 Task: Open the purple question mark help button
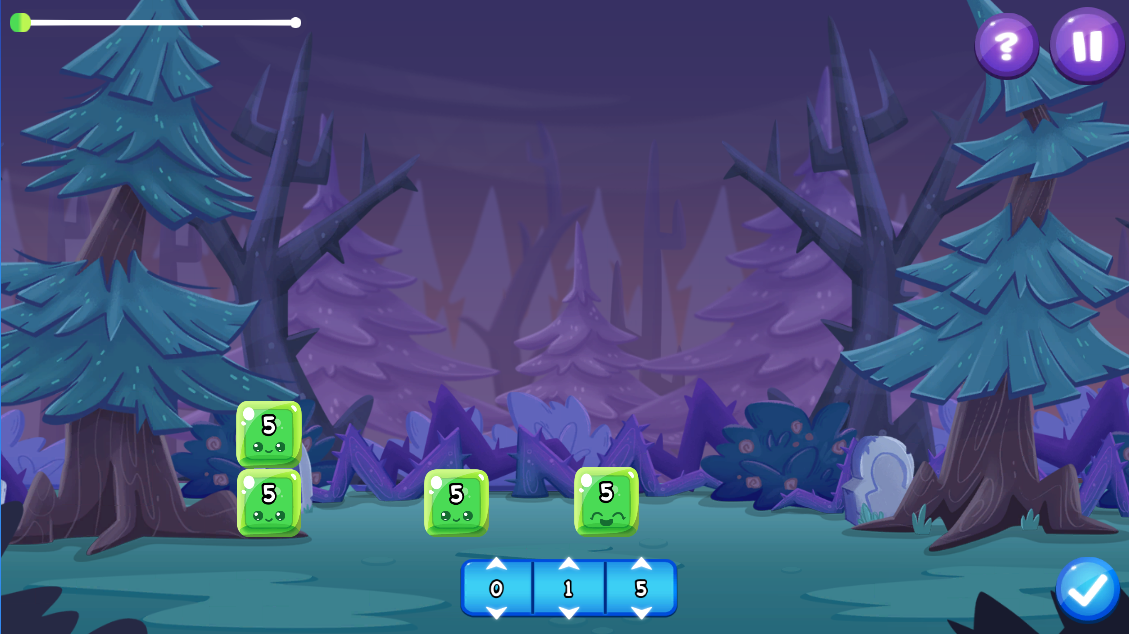[1006, 44]
